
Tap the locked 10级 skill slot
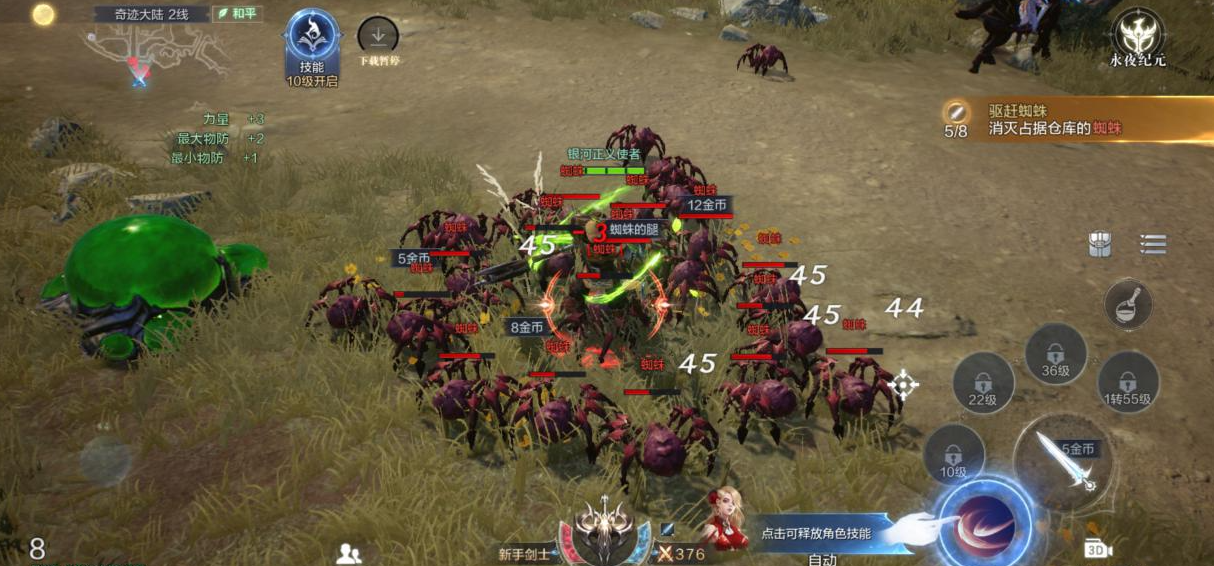tap(953, 455)
